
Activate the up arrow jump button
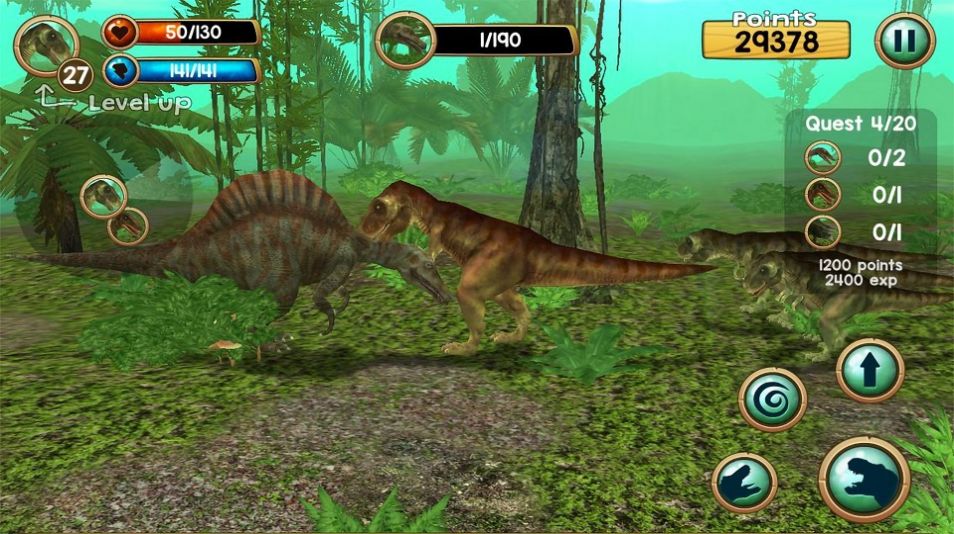pos(870,370)
